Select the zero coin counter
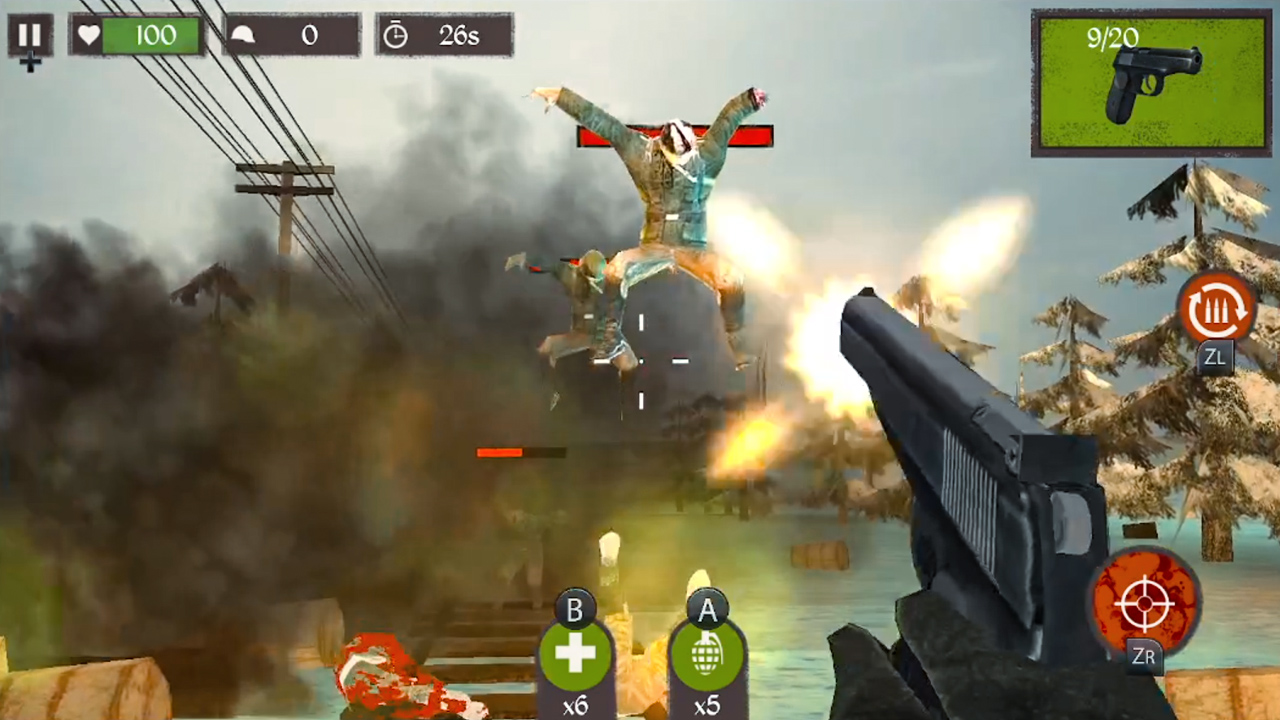1280x720 pixels. point(310,35)
